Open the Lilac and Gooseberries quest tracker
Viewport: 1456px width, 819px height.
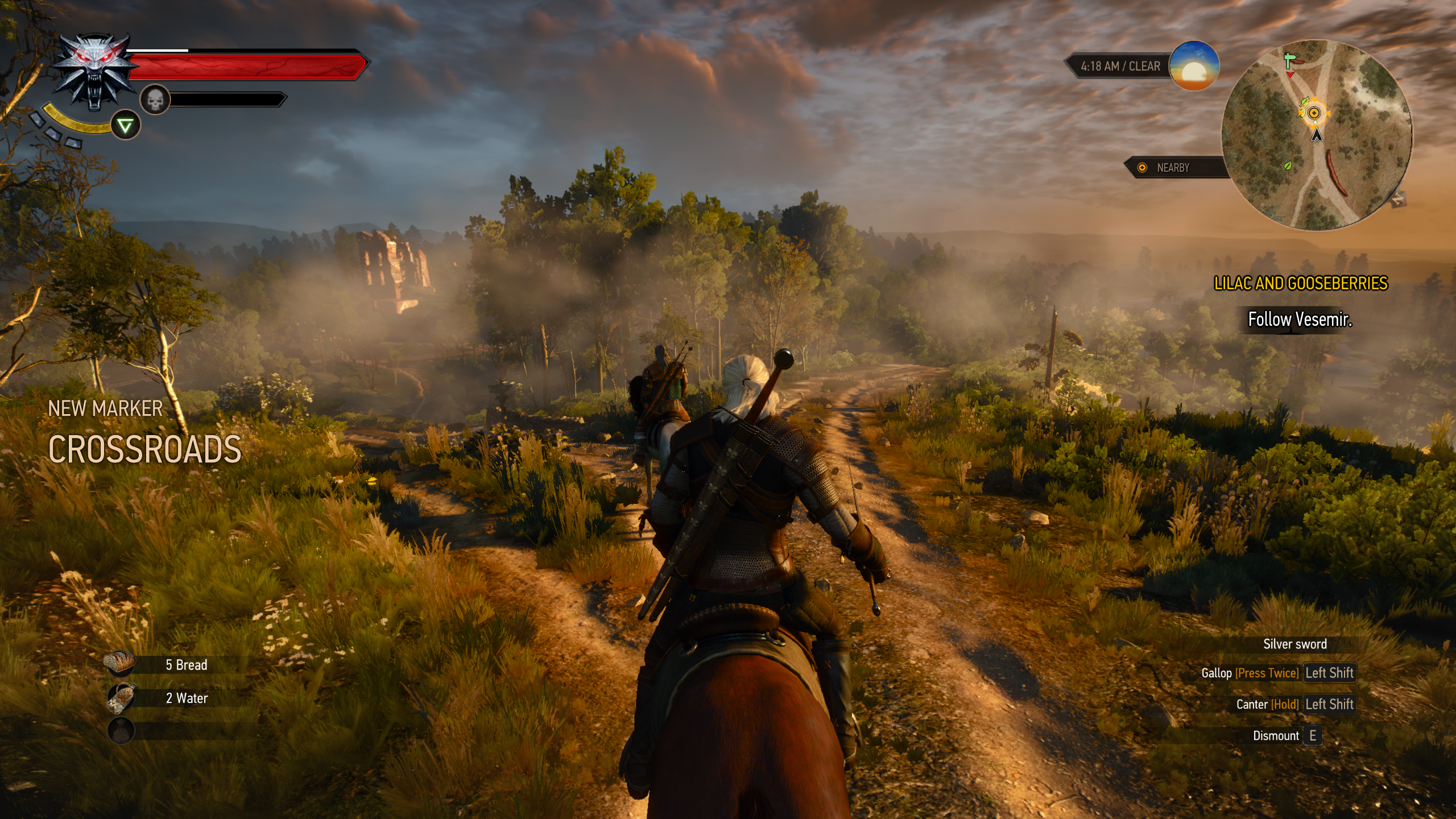(x=1300, y=283)
